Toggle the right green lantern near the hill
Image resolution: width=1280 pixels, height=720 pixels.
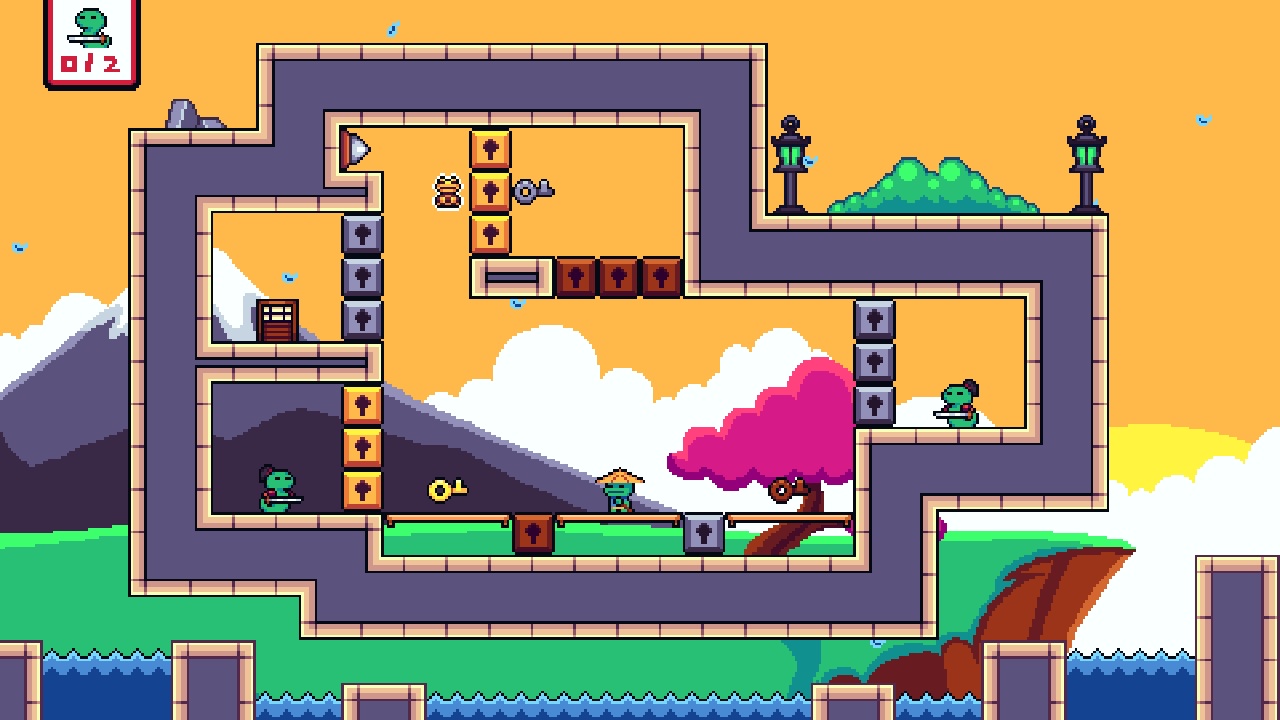point(1085,155)
